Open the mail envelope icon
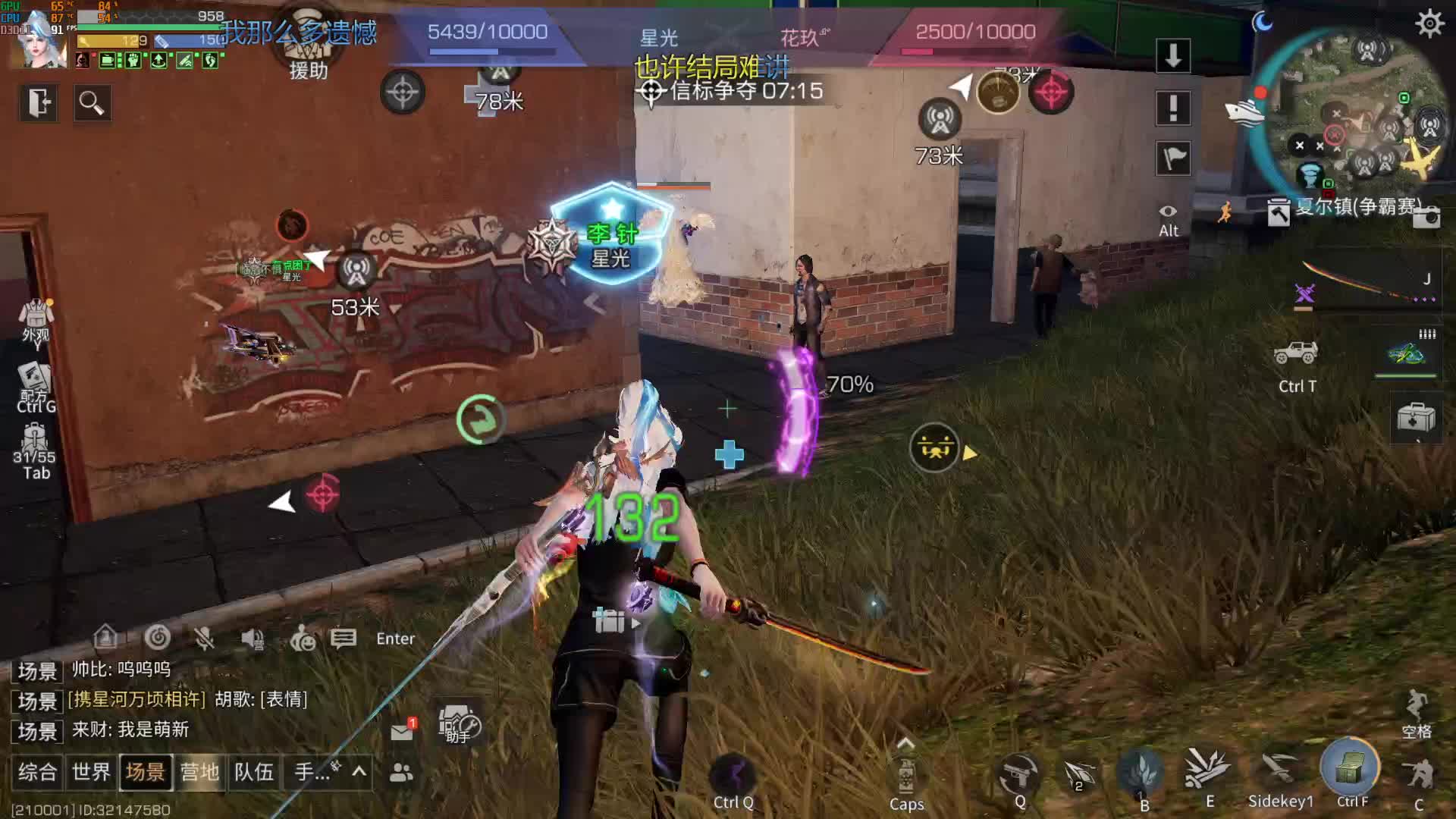The height and width of the screenshot is (819, 1456). [x=402, y=731]
